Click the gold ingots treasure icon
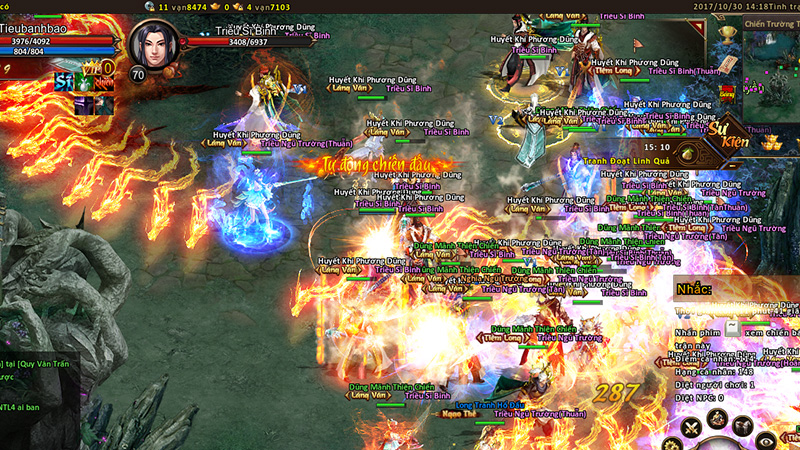The image size is (800, 450). pyautogui.click(x=770, y=143)
